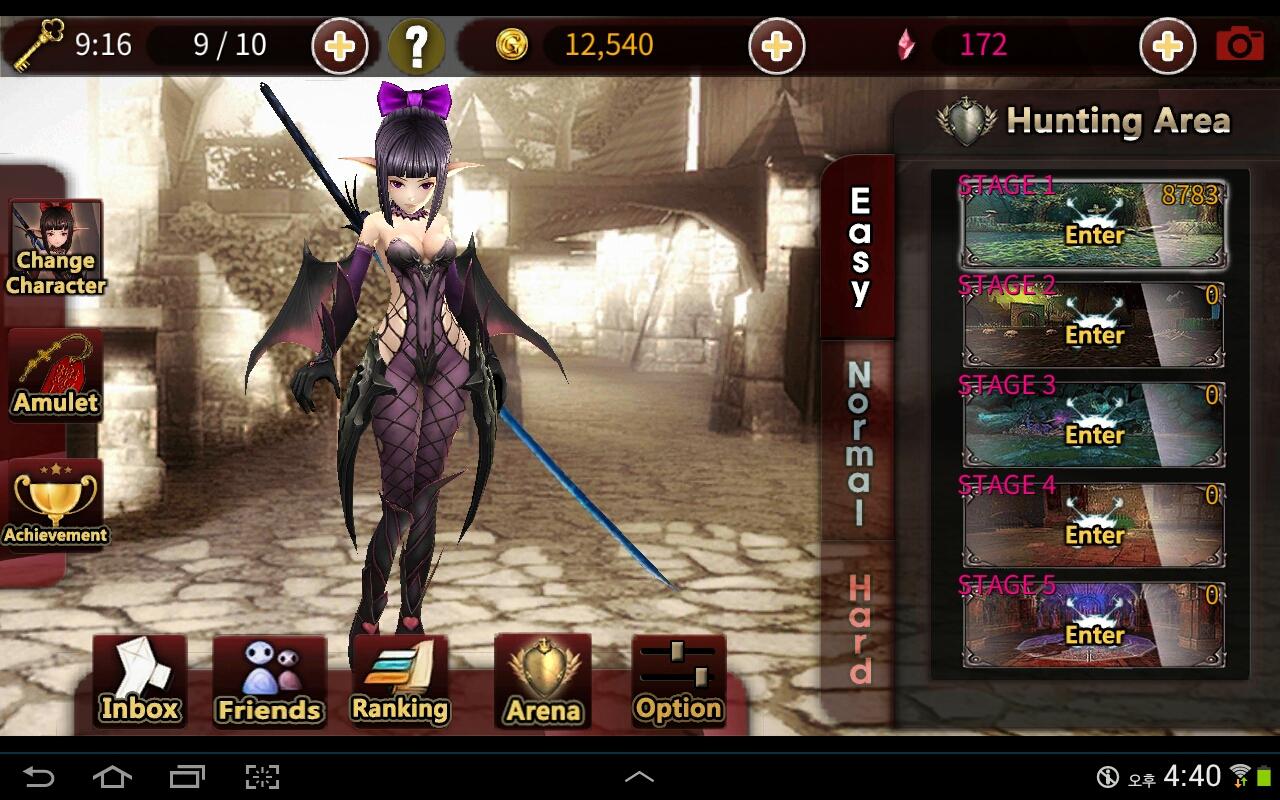Viewport: 1280px width, 800px height.
Task: Add more keys with the plus button
Action: pyautogui.click(x=340, y=46)
